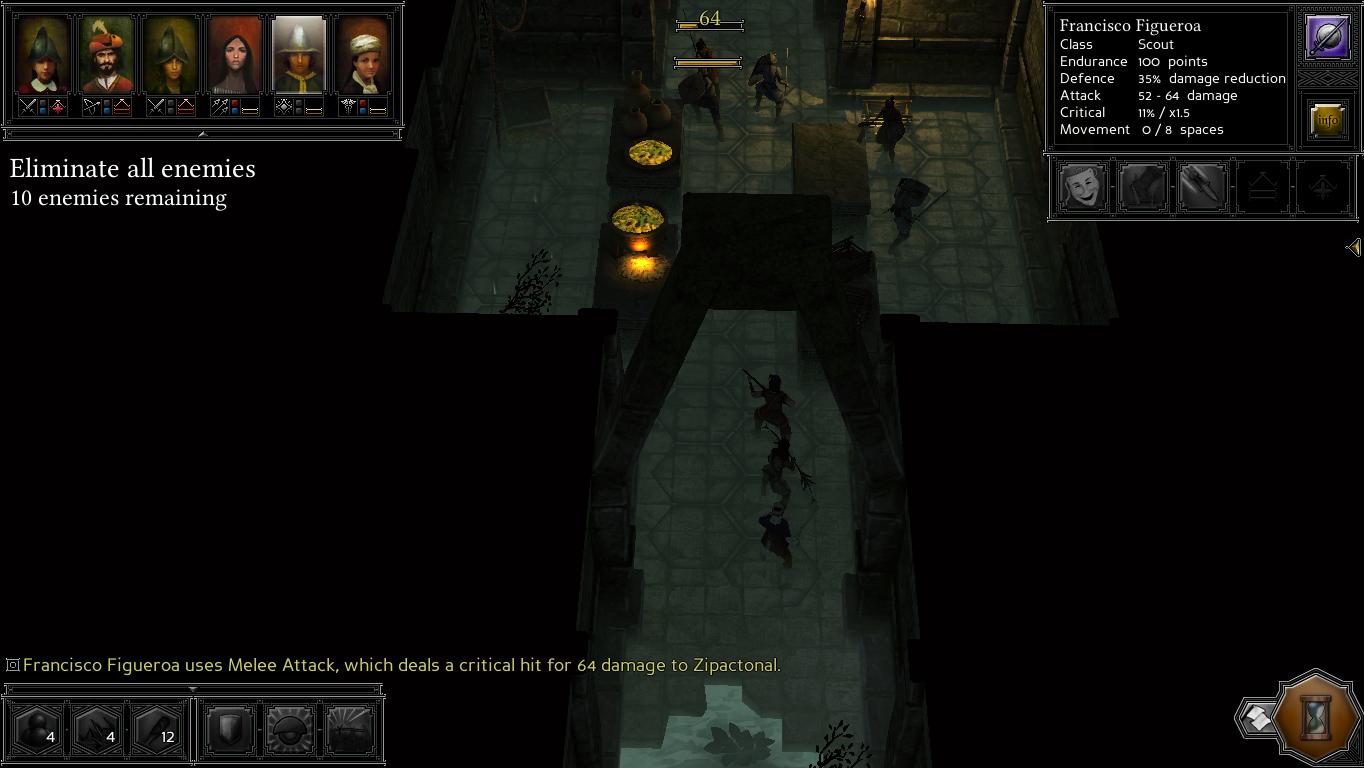Choose the white-turbaned party member portrait

[363, 55]
